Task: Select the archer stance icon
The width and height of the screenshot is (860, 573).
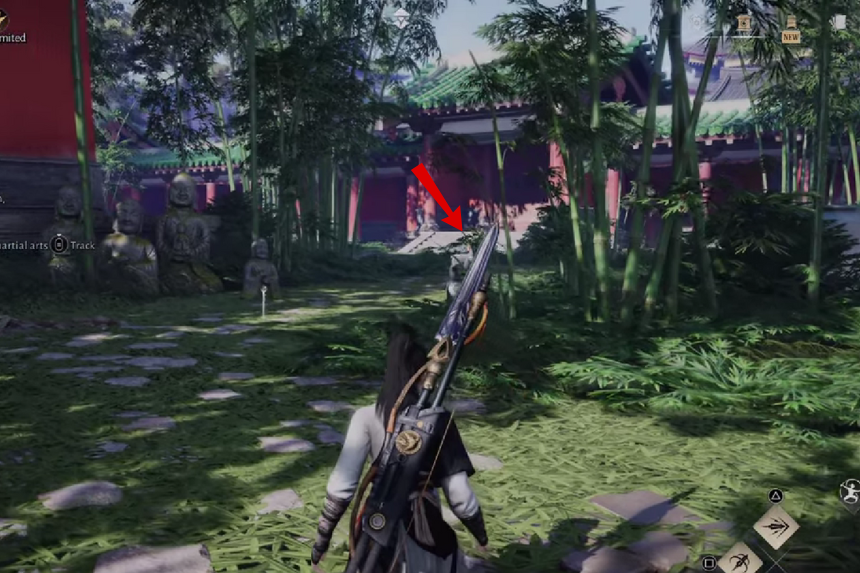Action: point(850,492)
